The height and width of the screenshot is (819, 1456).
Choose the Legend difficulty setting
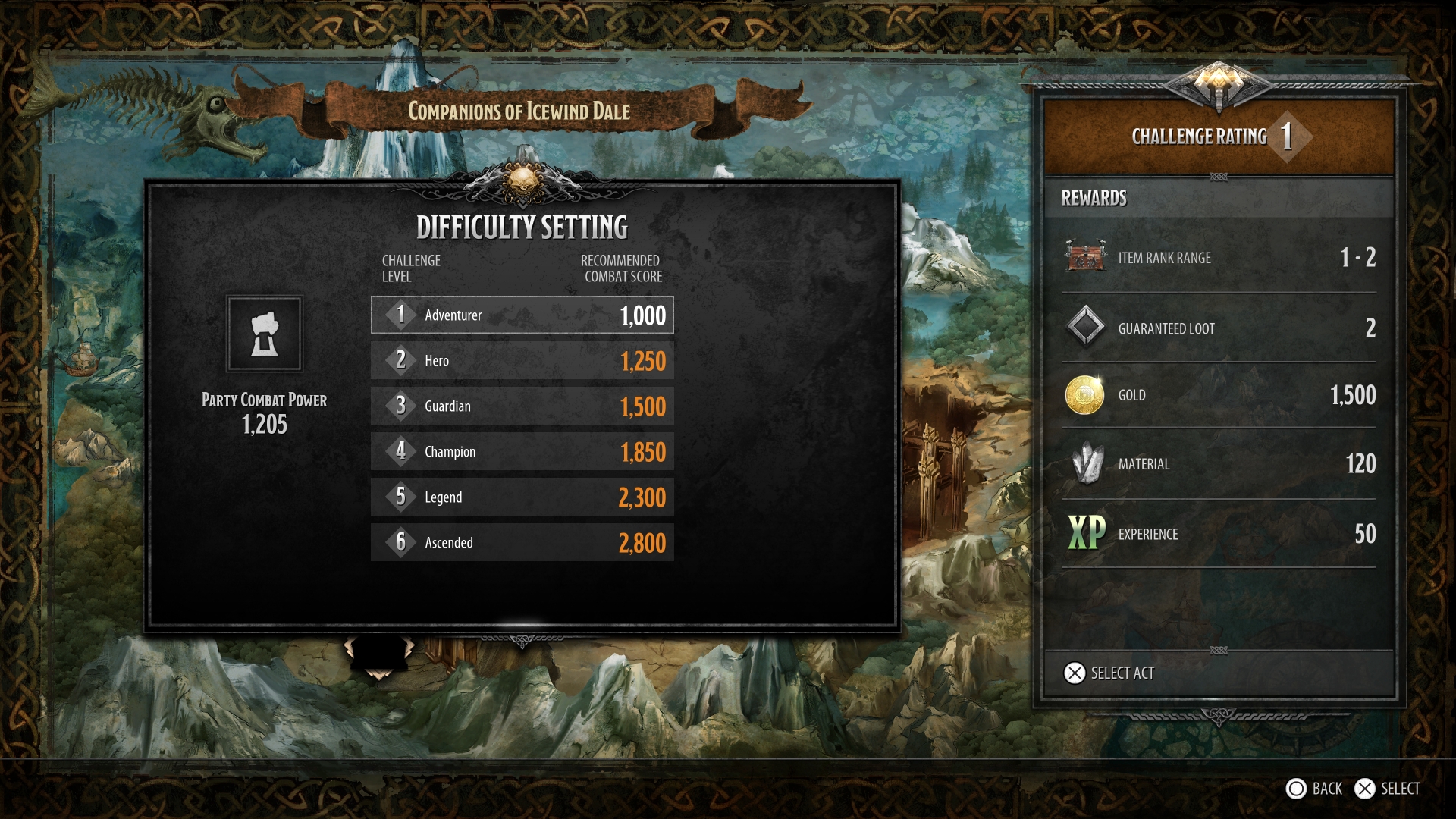(522, 497)
